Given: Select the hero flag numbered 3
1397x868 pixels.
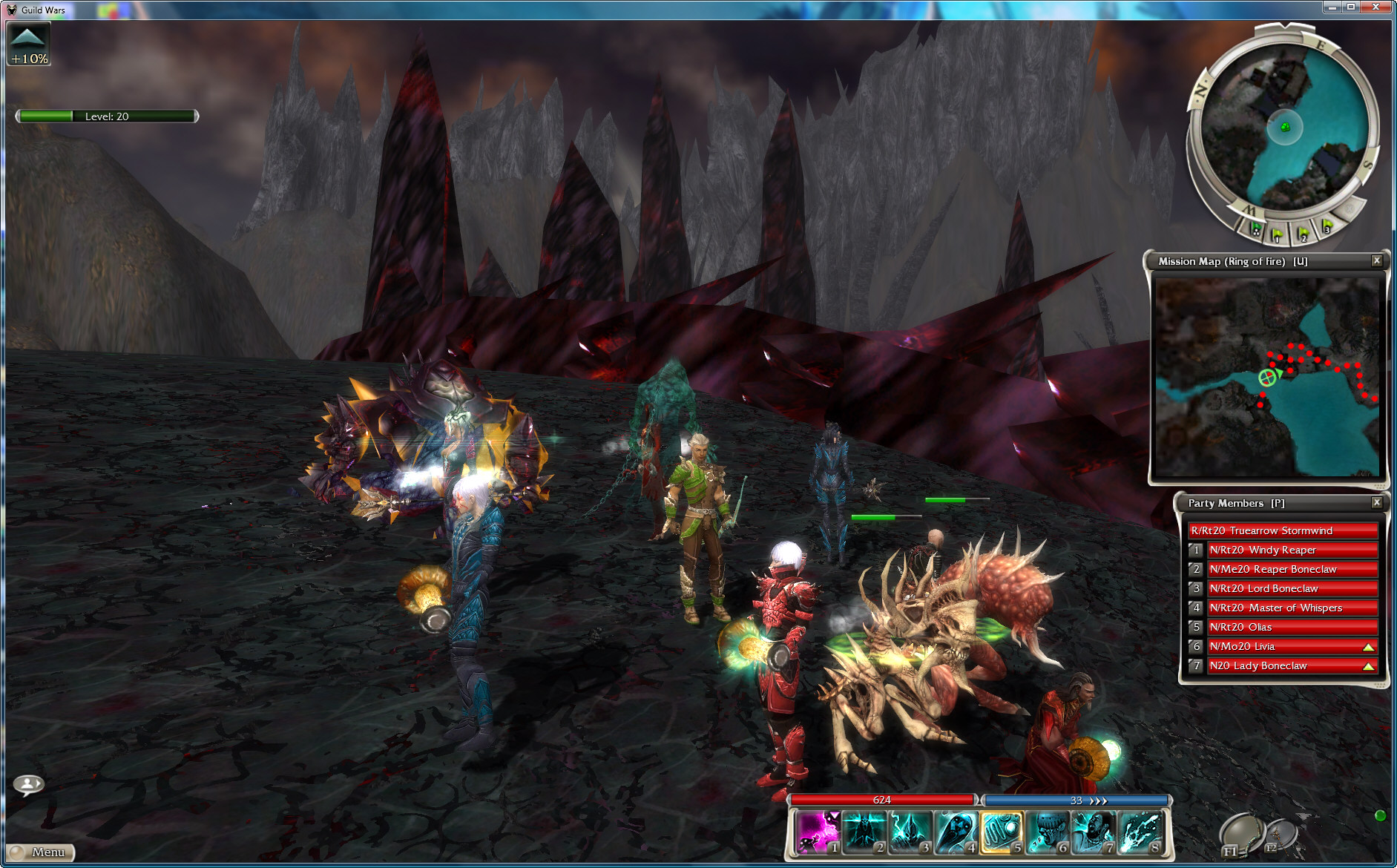Looking at the screenshot, I should (1326, 226).
